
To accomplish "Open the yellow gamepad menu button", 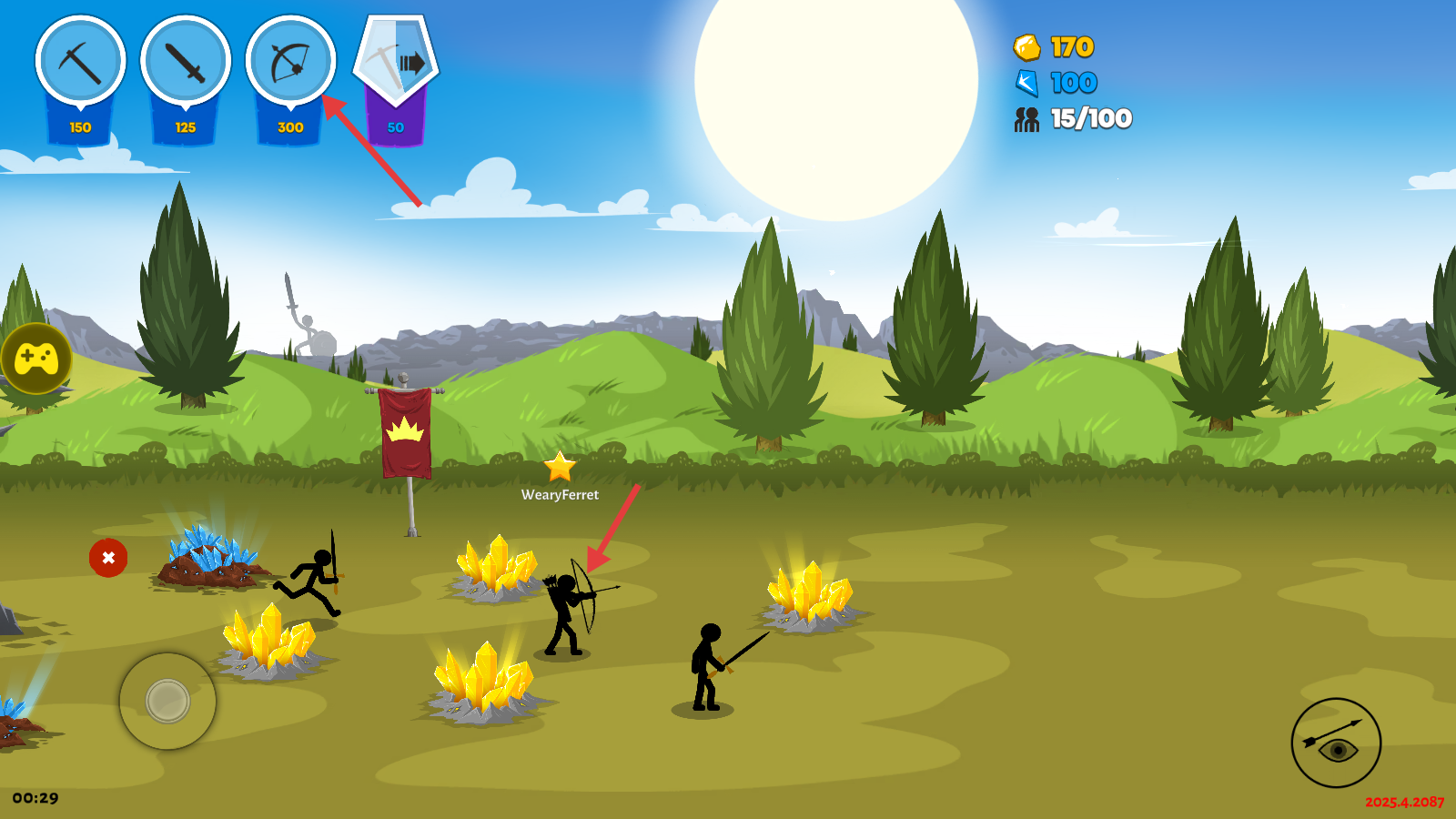I will point(36,359).
